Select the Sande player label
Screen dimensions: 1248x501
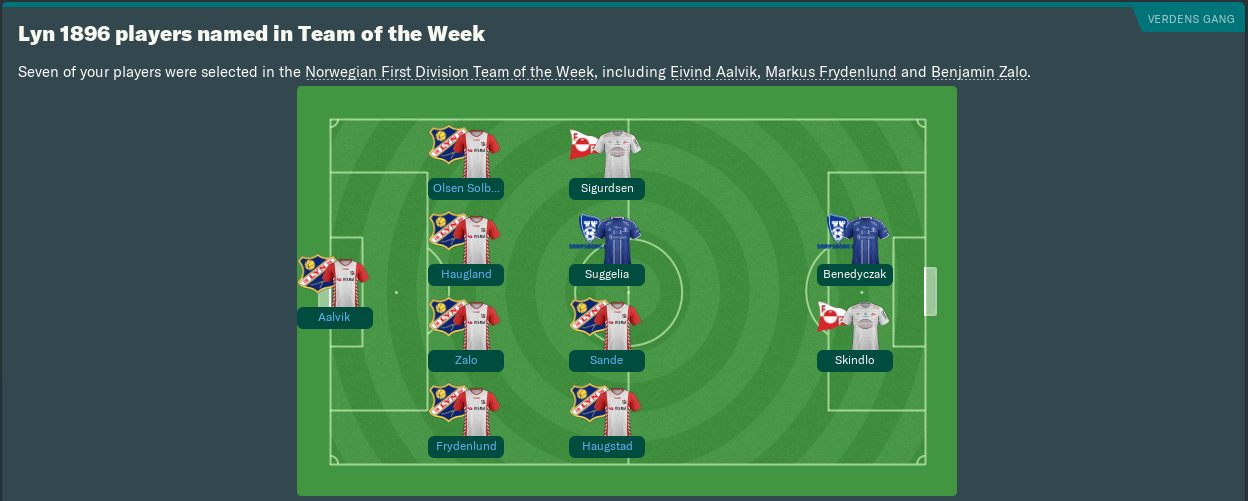[x=607, y=360]
